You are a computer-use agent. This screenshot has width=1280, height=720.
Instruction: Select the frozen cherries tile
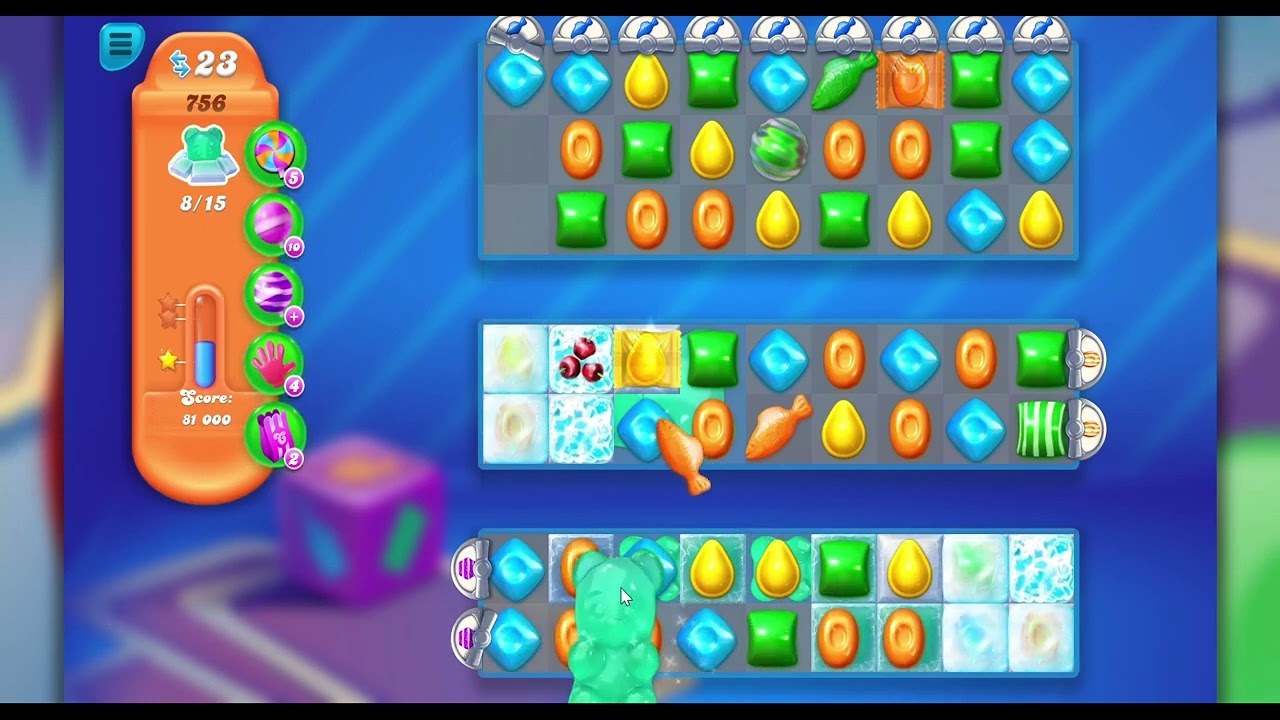(x=580, y=358)
